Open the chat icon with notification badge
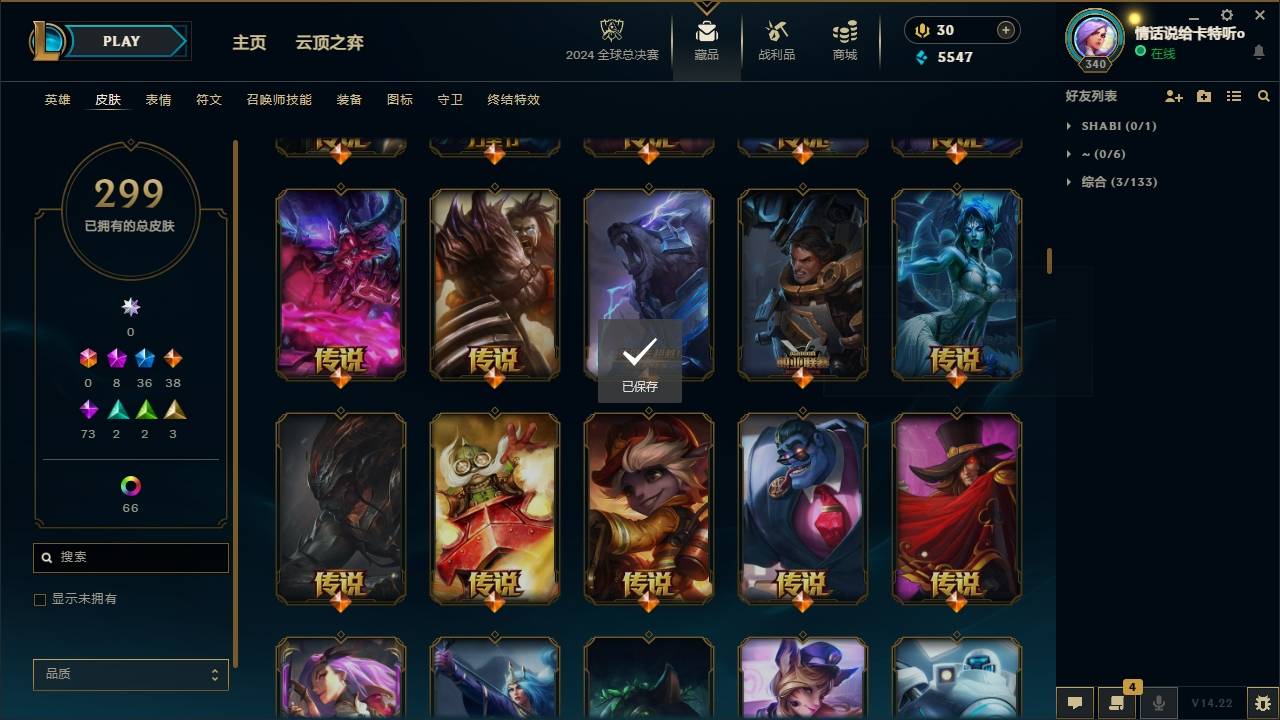The width and height of the screenshot is (1280, 720). pos(1116,703)
